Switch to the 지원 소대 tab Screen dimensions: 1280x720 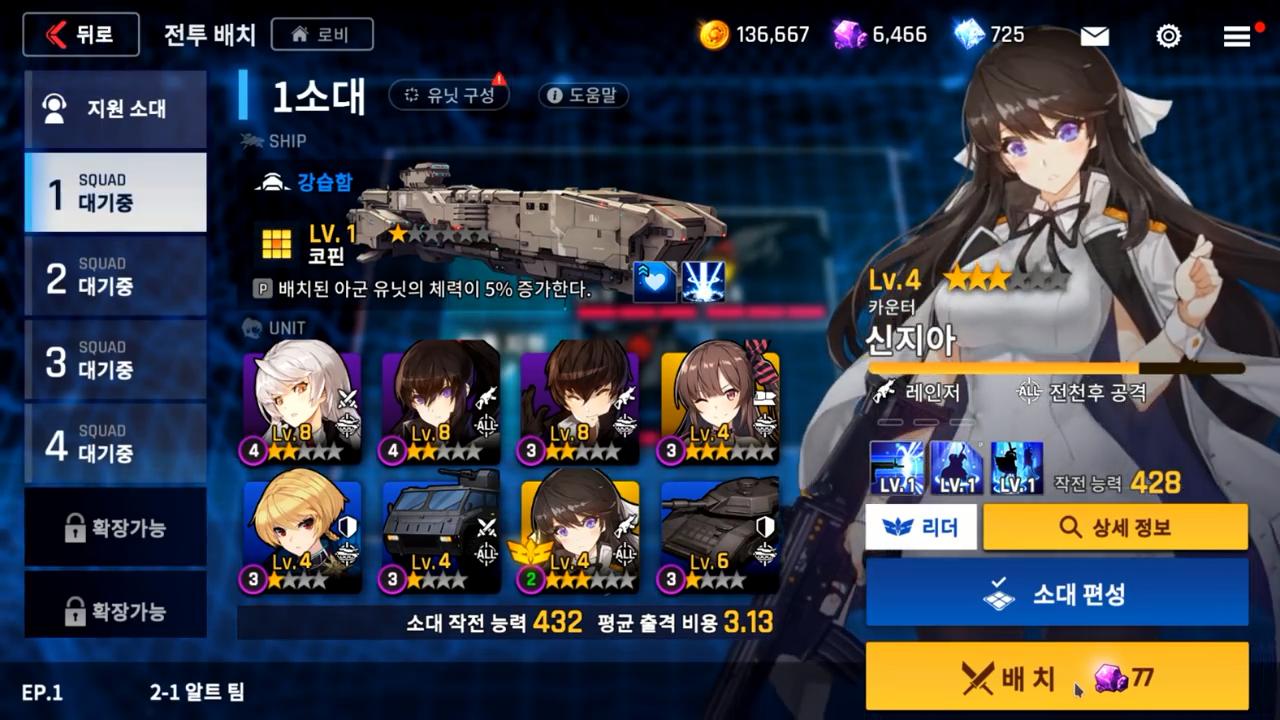click(x=115, y=109)
